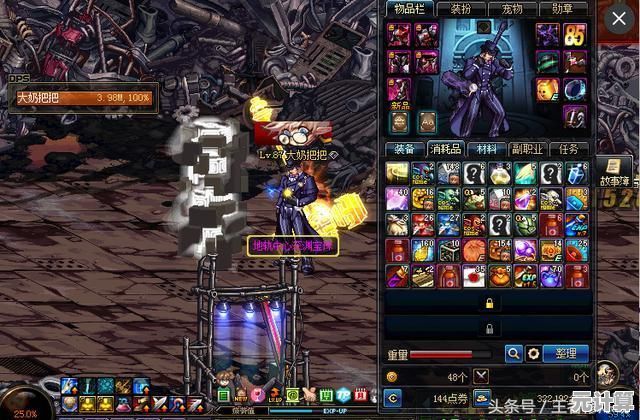This screenshot has height=420, width=640.
Task: Switch to the 材料 materials tab
Action: [487, 149]
